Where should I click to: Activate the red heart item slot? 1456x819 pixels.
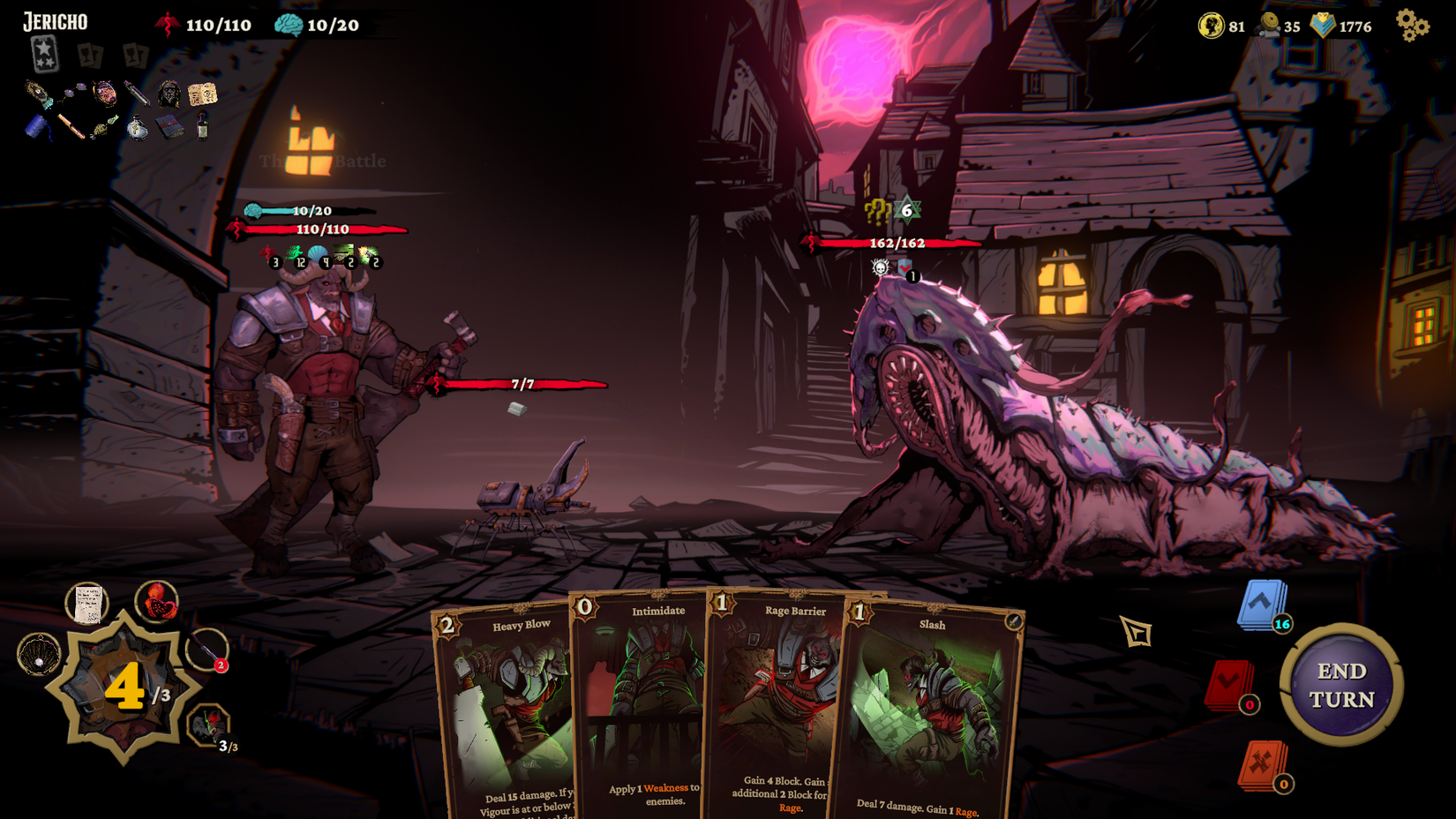pos(157,602)
